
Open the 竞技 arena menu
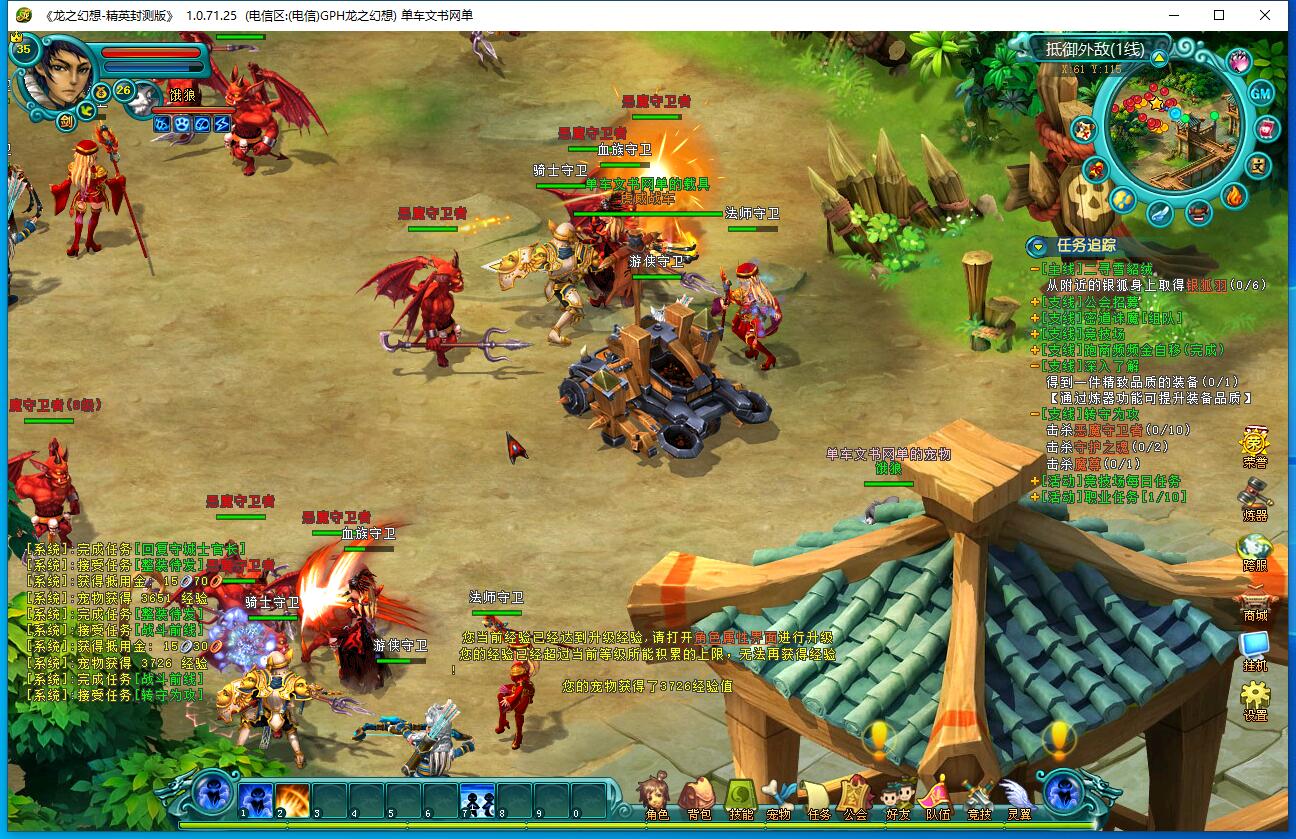(978, 798)
